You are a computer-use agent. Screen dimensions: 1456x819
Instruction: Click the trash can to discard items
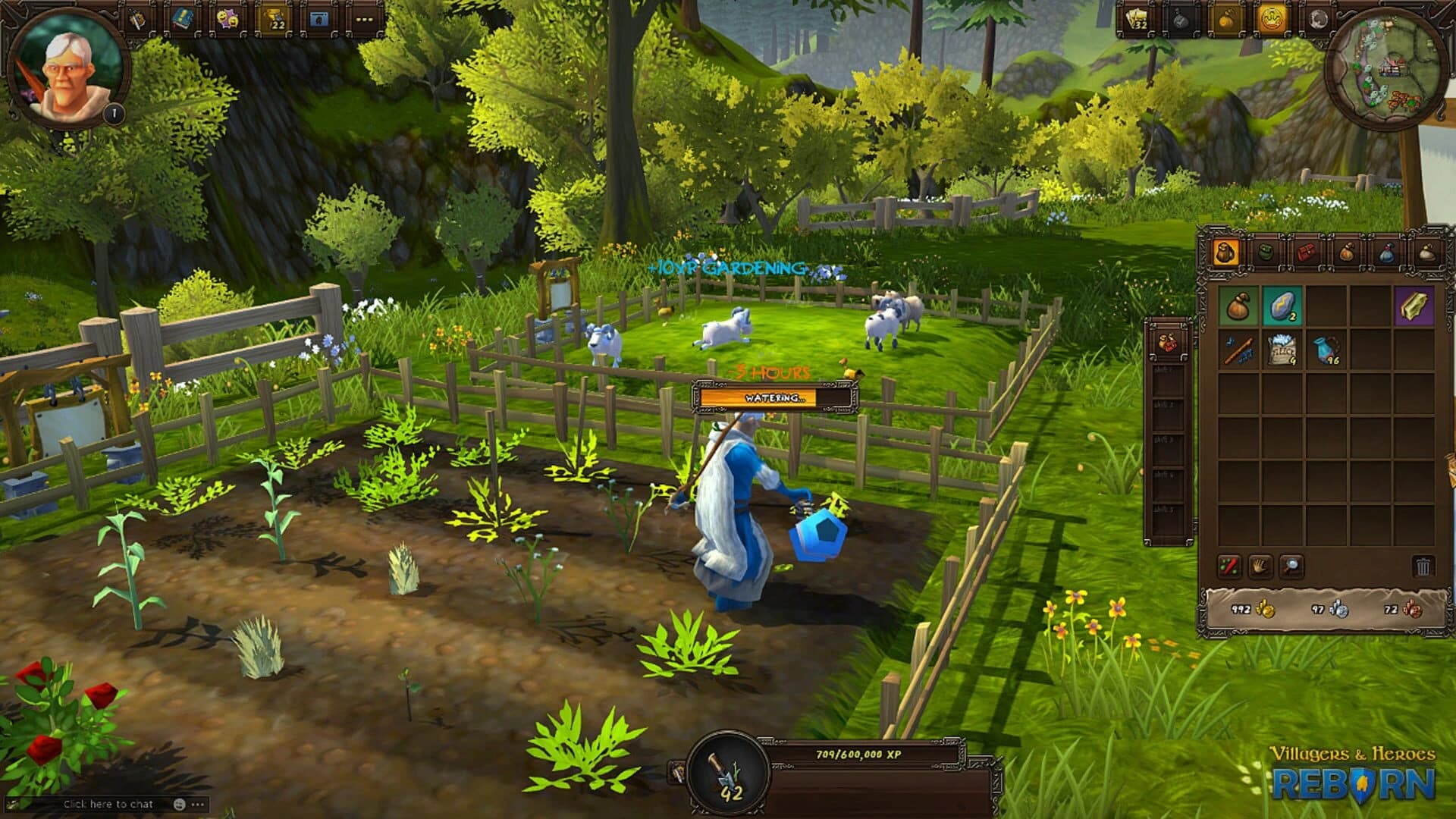1422,567
